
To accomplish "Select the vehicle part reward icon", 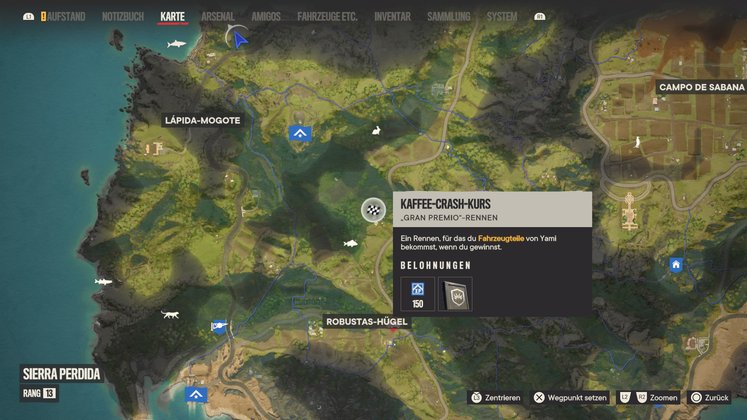I will [455, 294].
